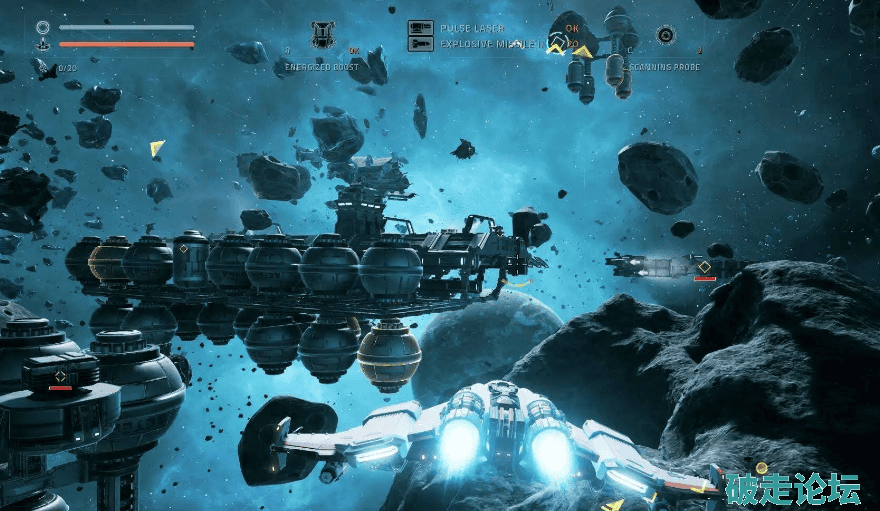The height and width of the screenshot is (511, 880).
Task: Use the Scanning Probe consumable icon
Action: 665,35
